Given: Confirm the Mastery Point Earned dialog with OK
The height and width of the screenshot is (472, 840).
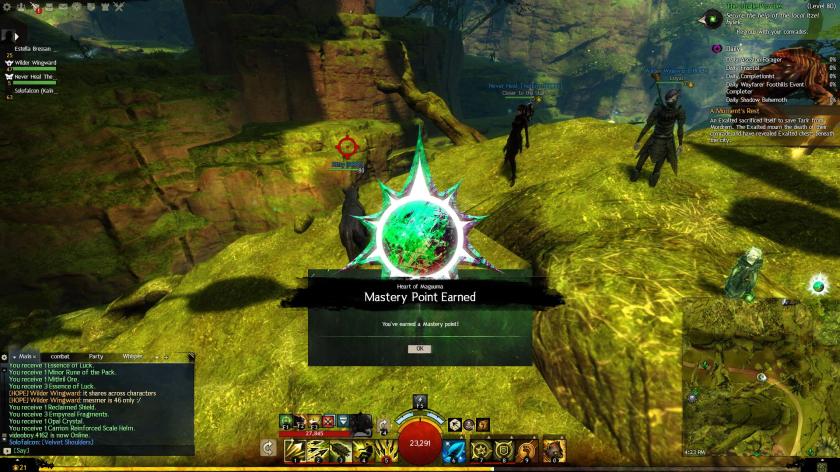Looking at the screenshot, I should (x=419, y=348).
